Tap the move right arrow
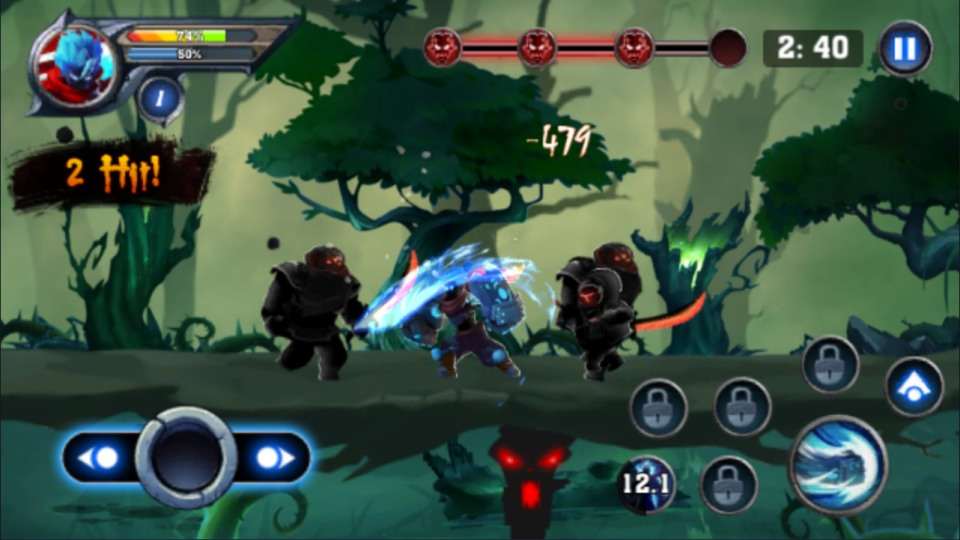This screenshot has width=960, height=540. (273, 458)
